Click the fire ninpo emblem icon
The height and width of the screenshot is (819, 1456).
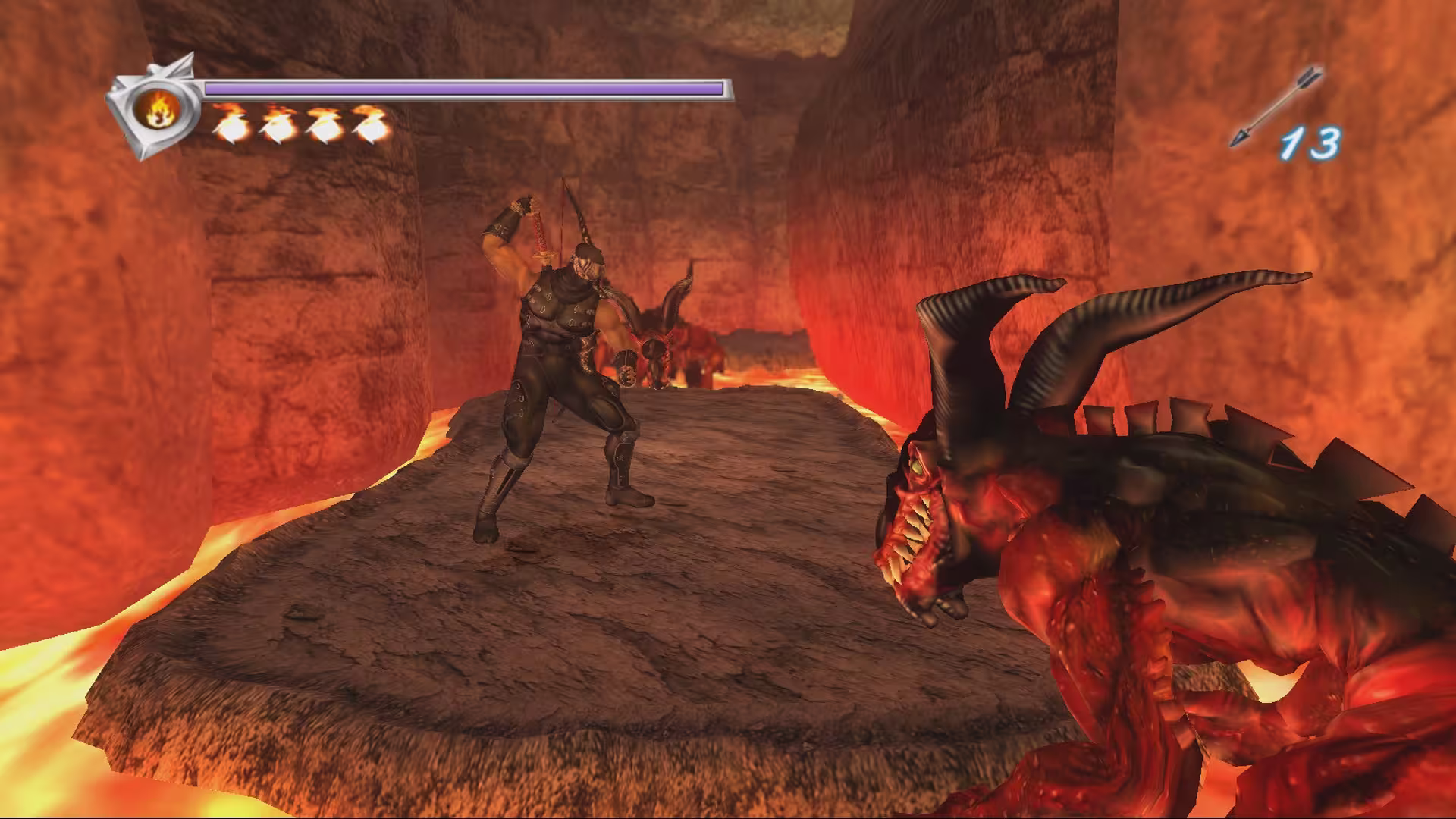click(x=158, y=112)
